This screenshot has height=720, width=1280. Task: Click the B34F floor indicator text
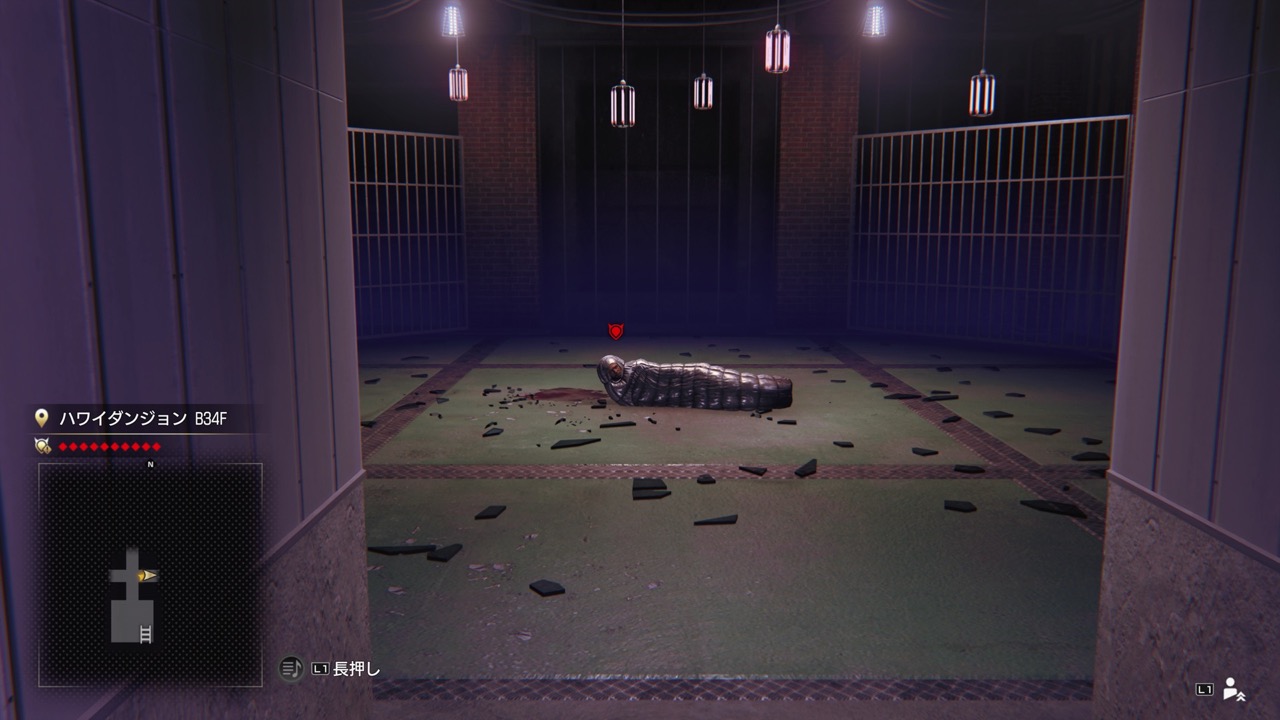(209, 418)
